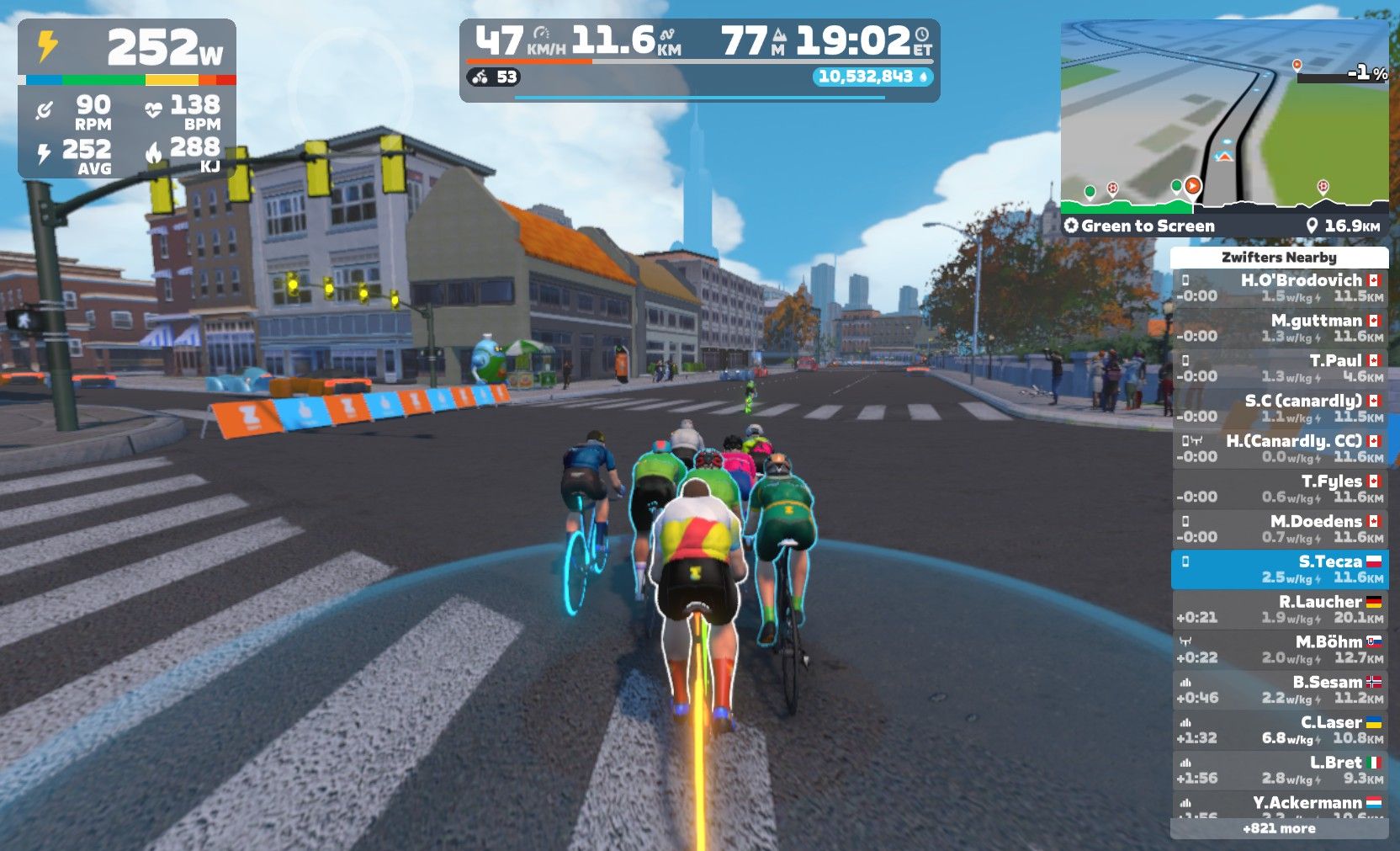Expand the +821 more riders list
Image resolution: width=1400 pixels, height=851 pixels.
pyautogui.click(x=1279, y=828)
